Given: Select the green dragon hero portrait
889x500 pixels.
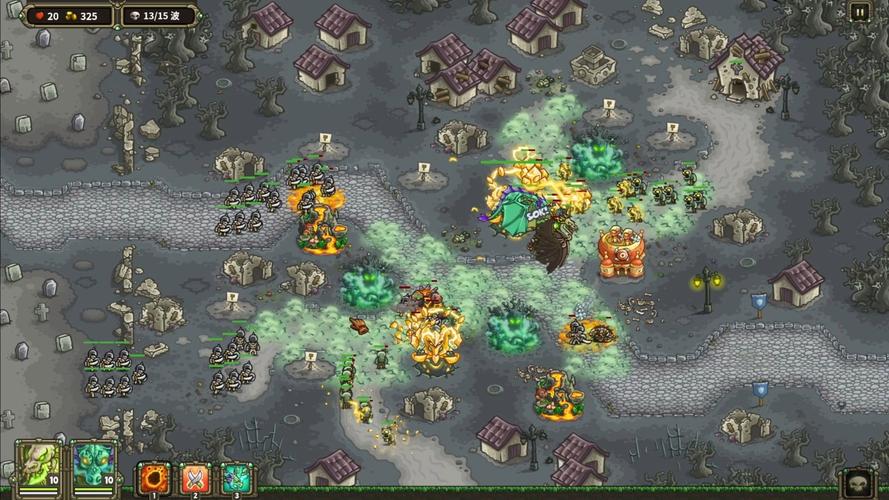Looking at the screenshot, I should pyautogui.click(x=93, y=466).
